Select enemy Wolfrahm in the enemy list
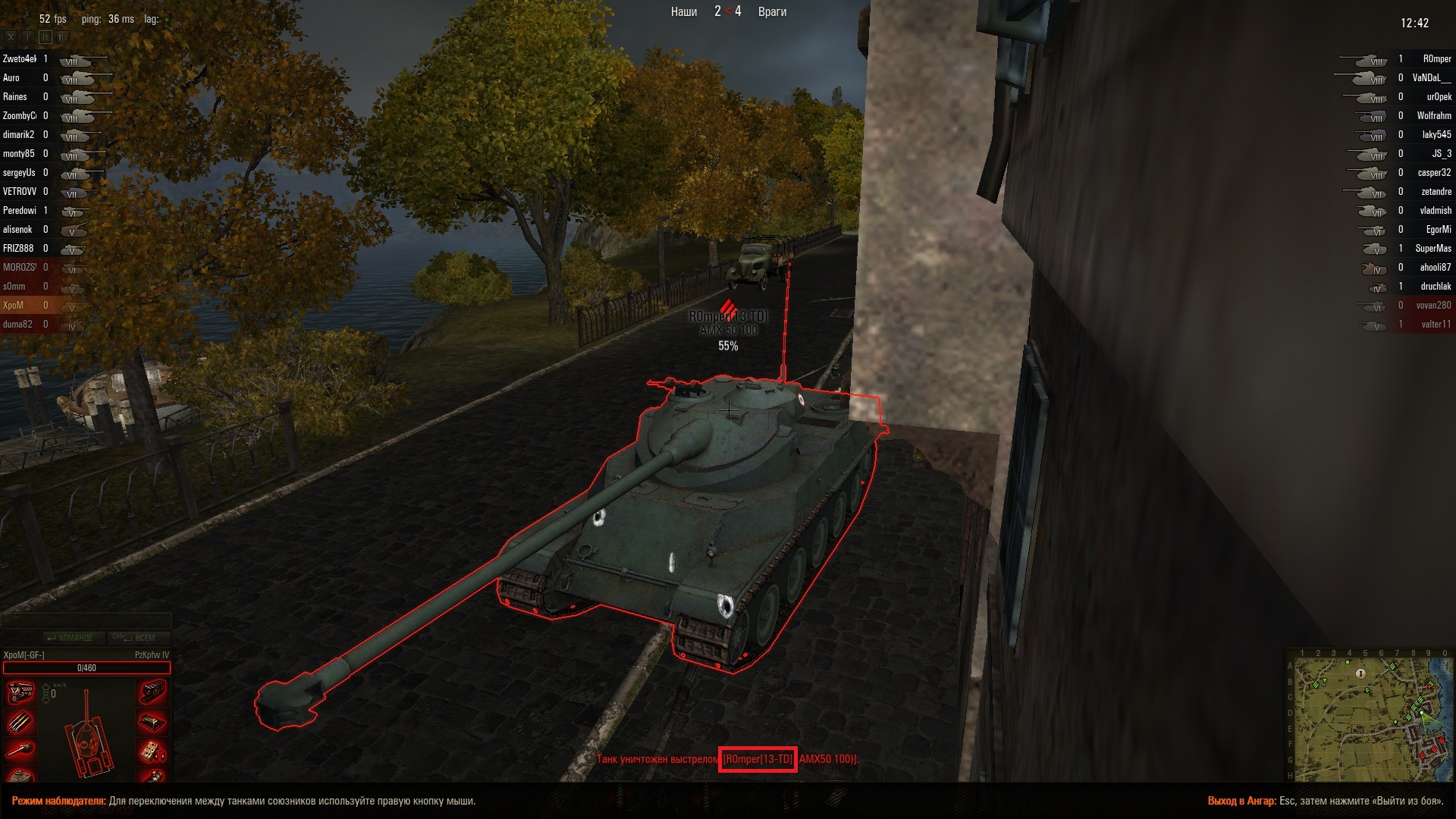This screenshot has height=819, width=1456. [1433, 116]
